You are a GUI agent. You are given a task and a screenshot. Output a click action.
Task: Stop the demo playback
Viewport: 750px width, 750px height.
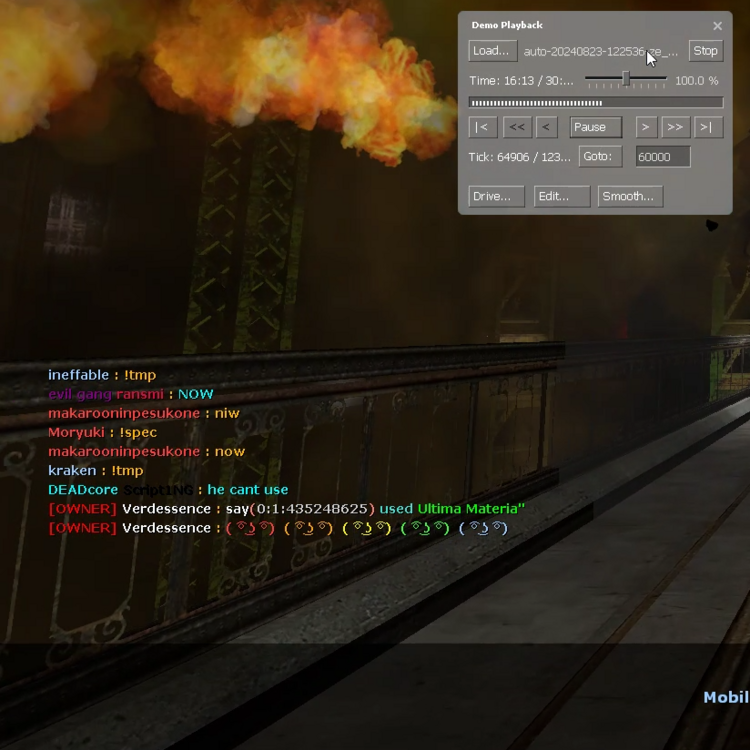[705, 51]
